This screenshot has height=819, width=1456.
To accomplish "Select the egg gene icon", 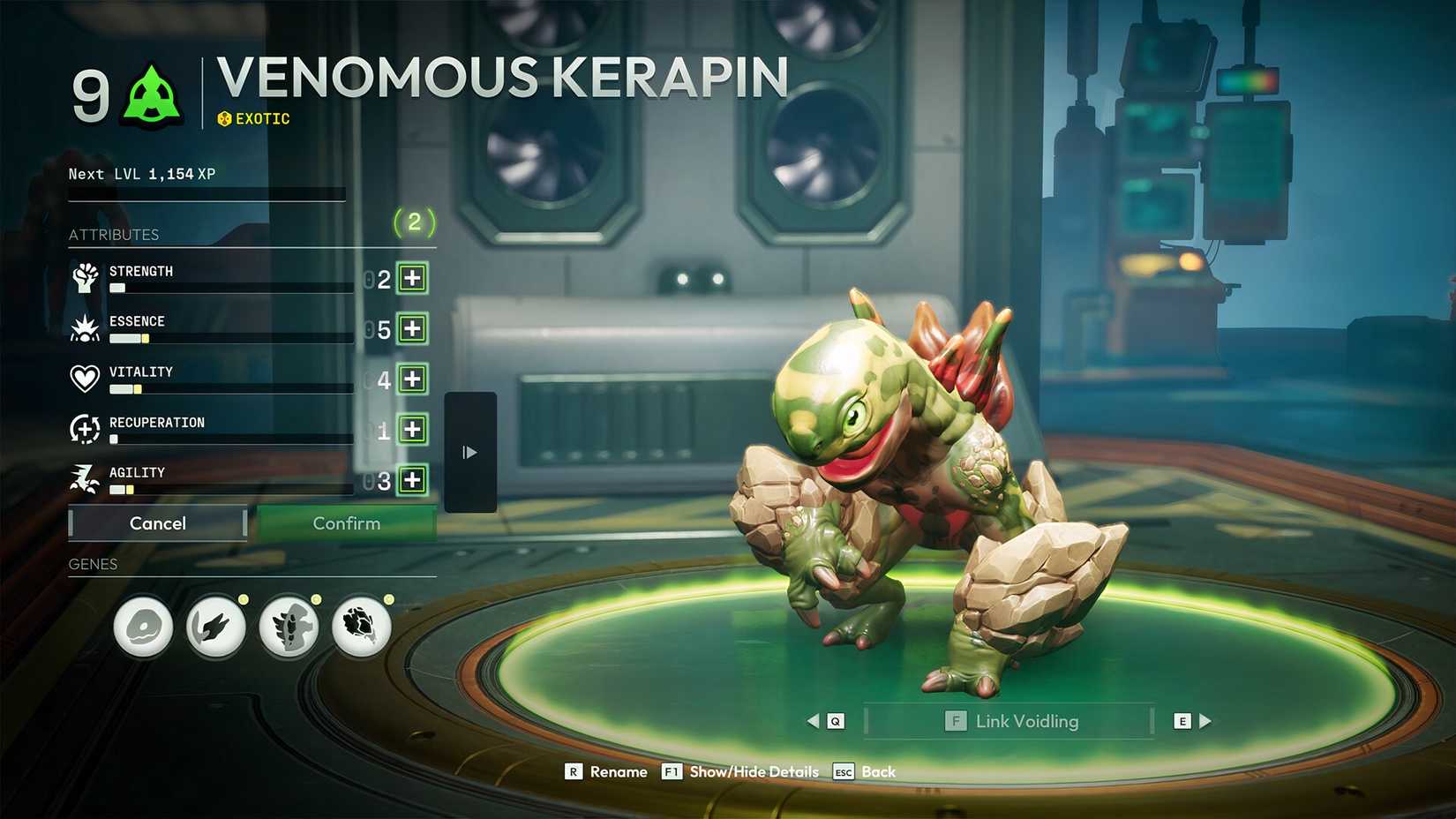I will pyautogui.click(x=143, y=627).
